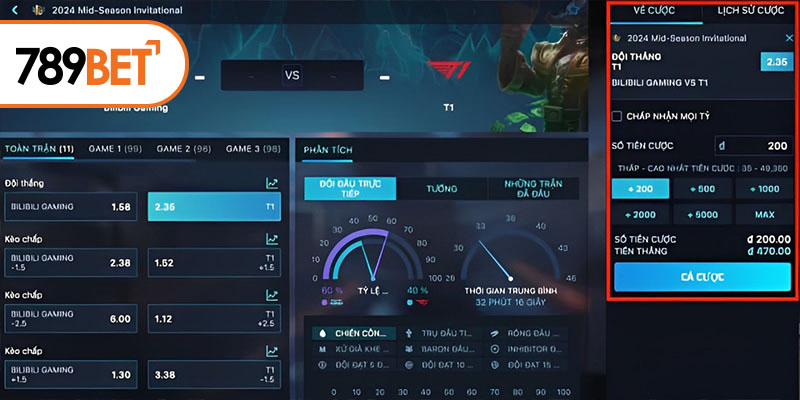Switch to the GAME 1 tab
The width and height of the screenshot is (800, 400).
[115, 149]
